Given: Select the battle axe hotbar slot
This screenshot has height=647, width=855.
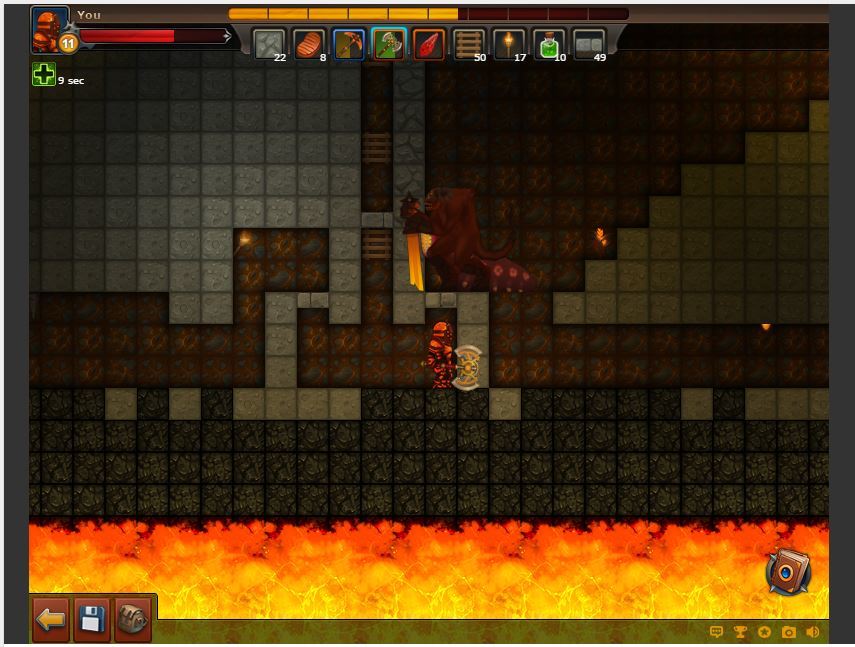Looking at the screenshot, I should click(389, 44).
